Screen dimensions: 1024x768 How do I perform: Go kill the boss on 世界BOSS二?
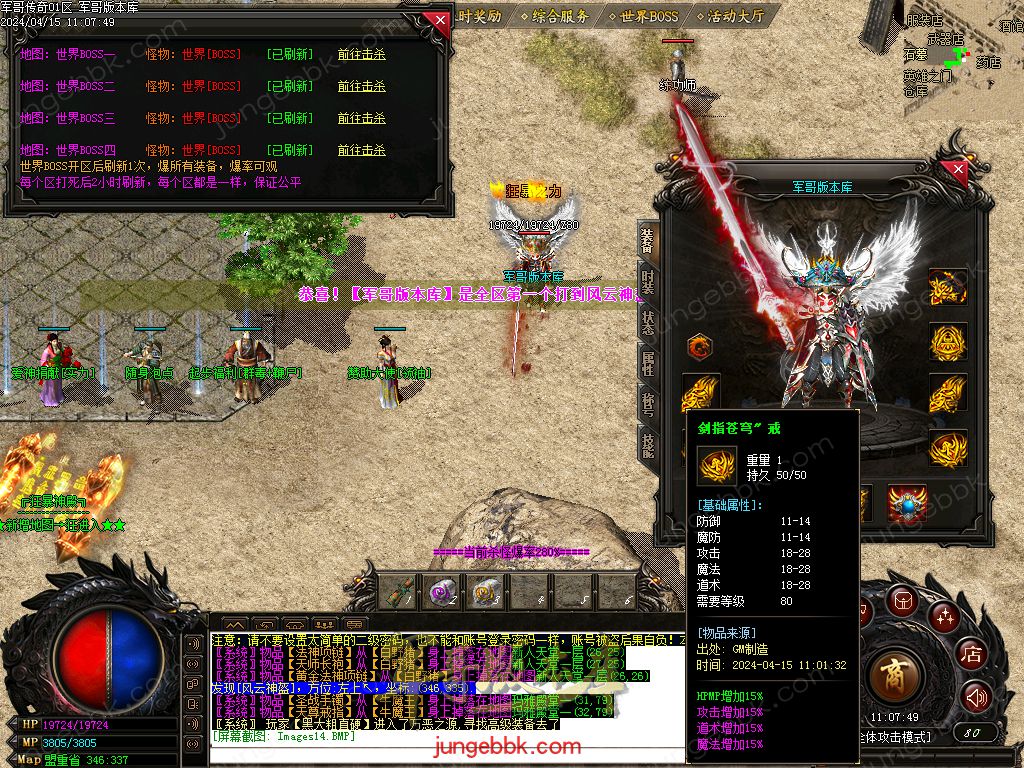361,86
